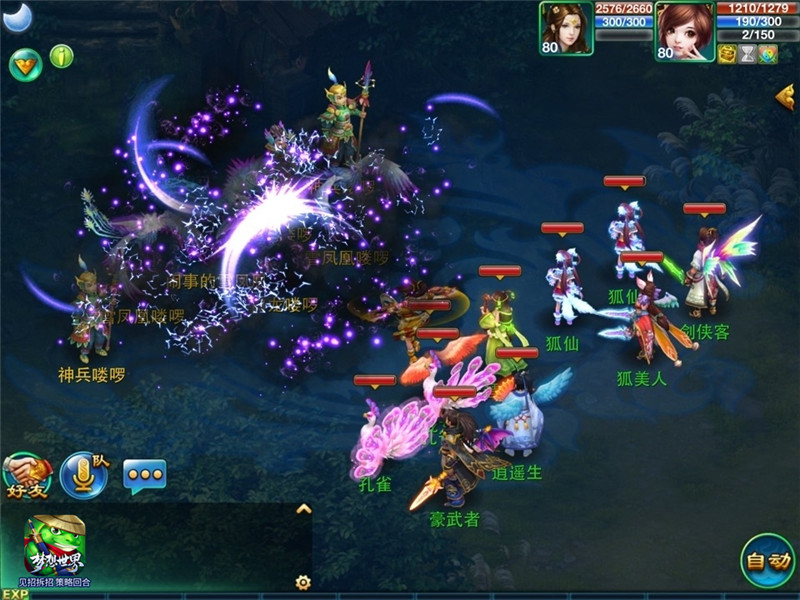
Task: Tap the team voice microphone button
Action: pos(84,475)
